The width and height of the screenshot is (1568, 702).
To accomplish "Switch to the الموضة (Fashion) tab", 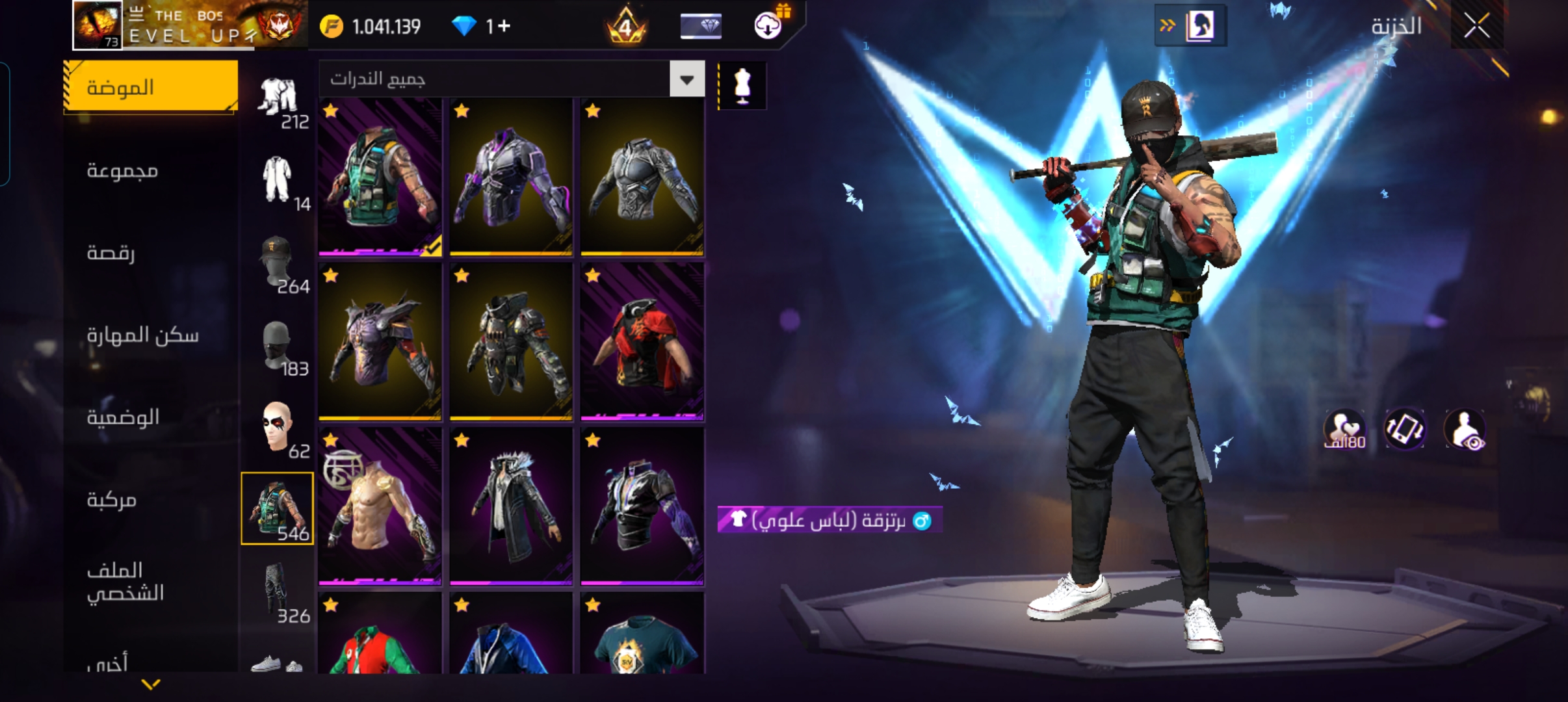I will tap(151, 87).
